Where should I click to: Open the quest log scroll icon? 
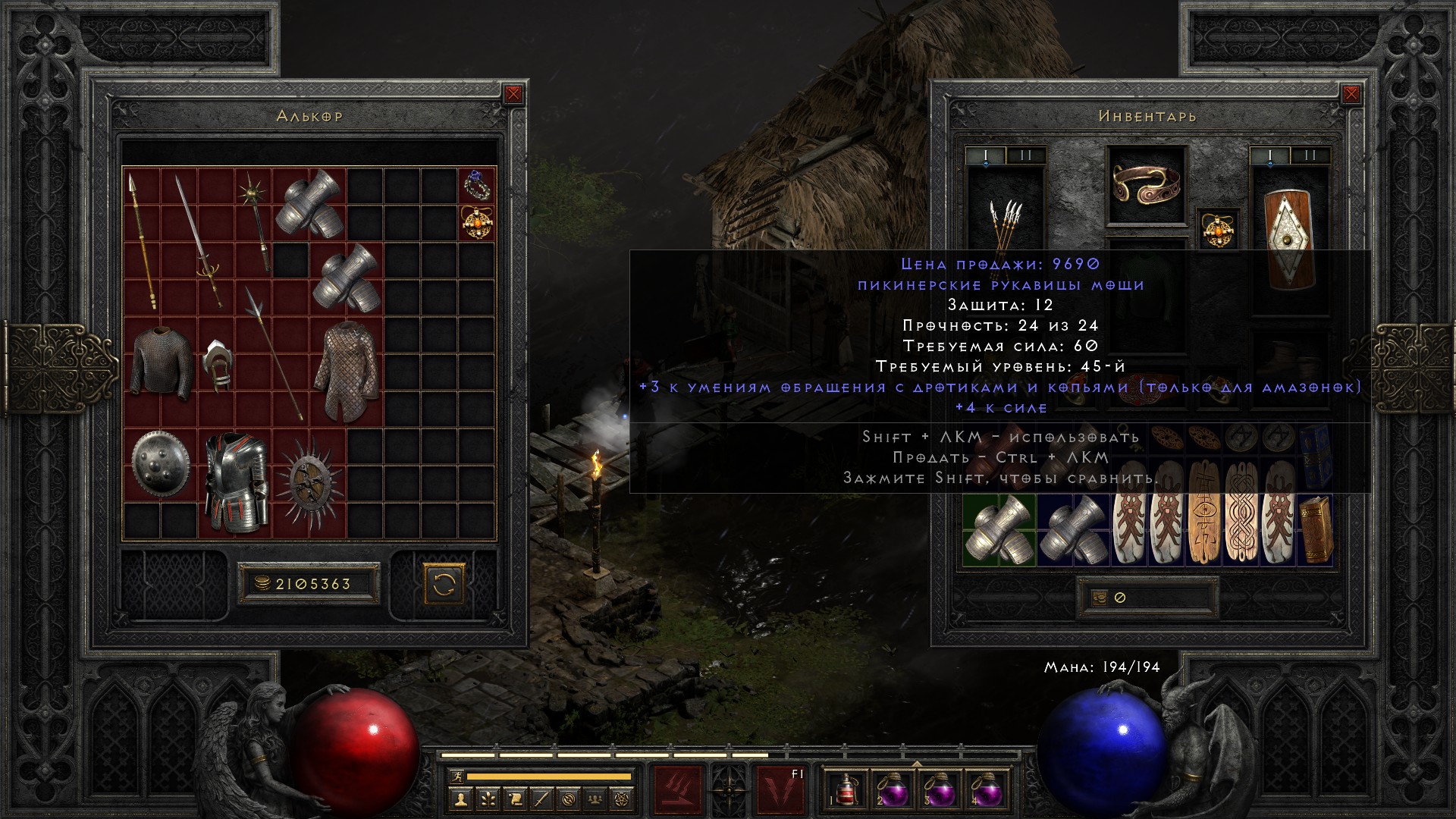(515, 798)
